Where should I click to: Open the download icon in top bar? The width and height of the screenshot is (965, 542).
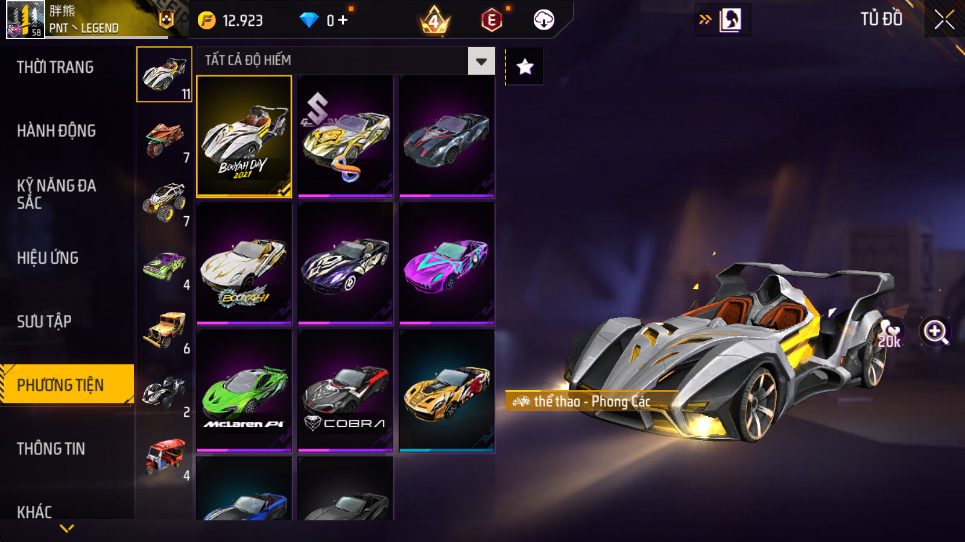[x=544, y=20]
